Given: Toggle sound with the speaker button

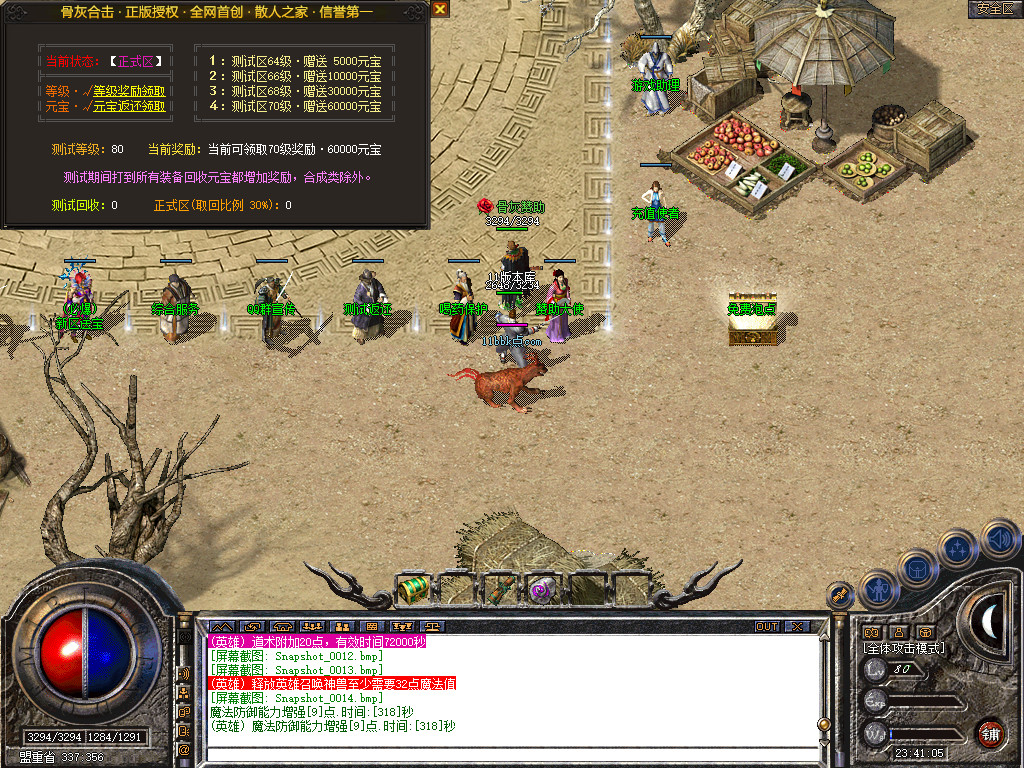Looking at the screenshot, I should point(999,538).
